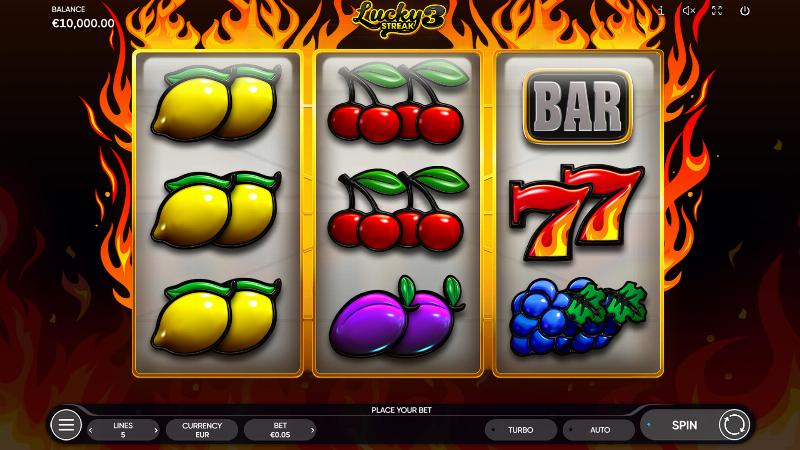Open the game info page
800x450 pixels.
click(x=661, y=10)
